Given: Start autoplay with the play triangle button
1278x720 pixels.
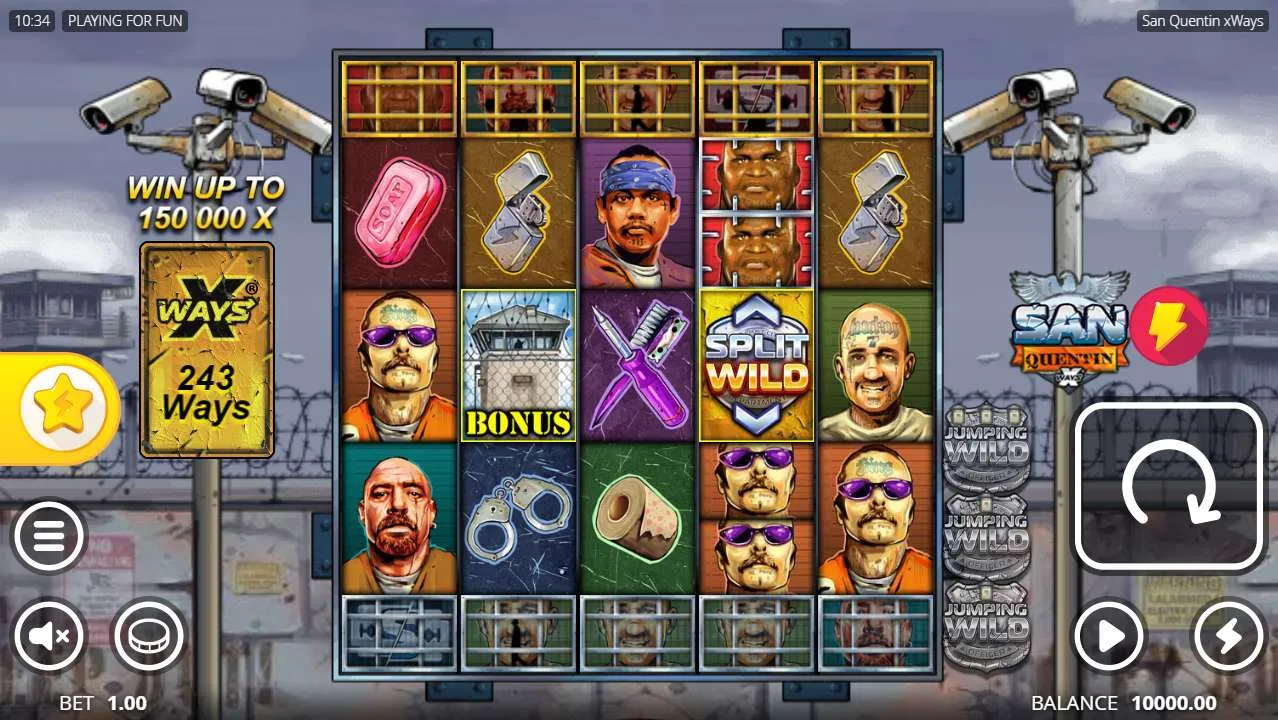Looking at the screenshot, I should click(x=1109, y=635).
